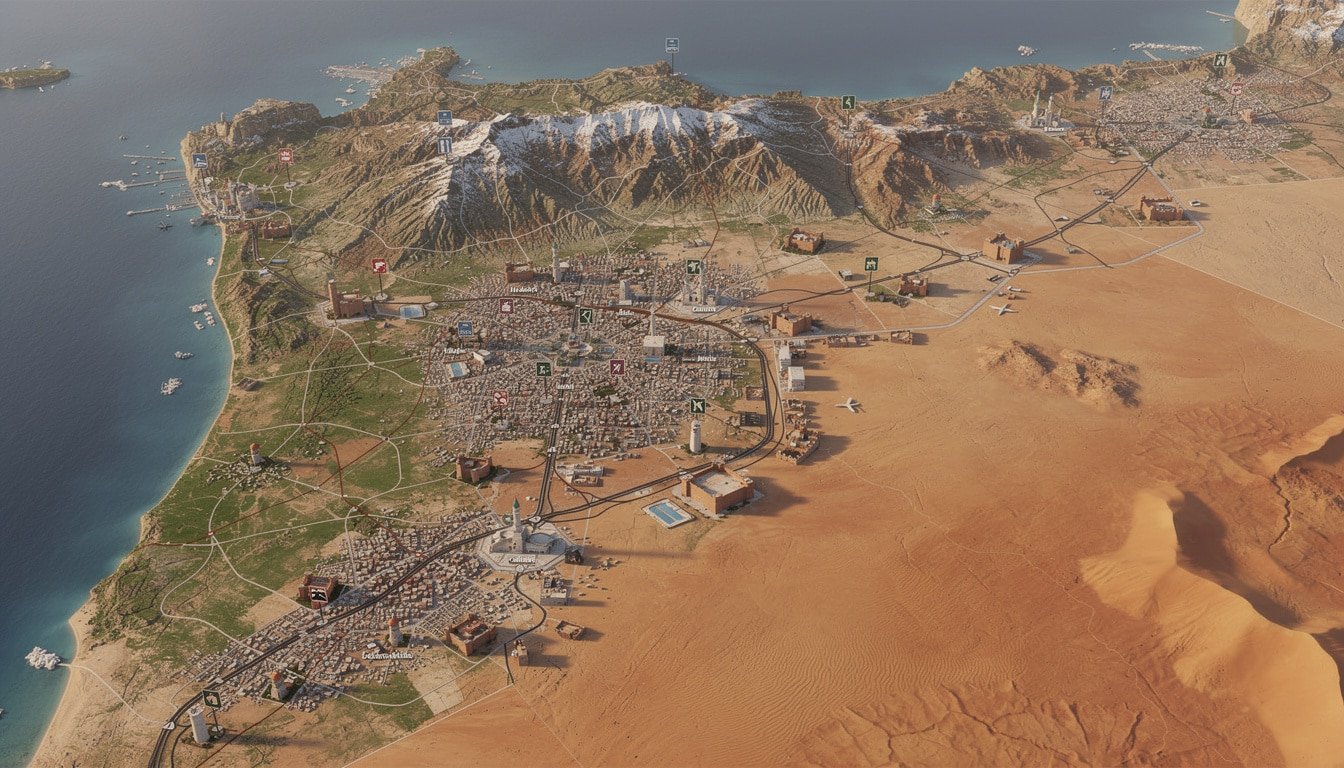1344x768 pixels.
Task: Open the green airplane event marker north of the city
Action: point(692,266)
